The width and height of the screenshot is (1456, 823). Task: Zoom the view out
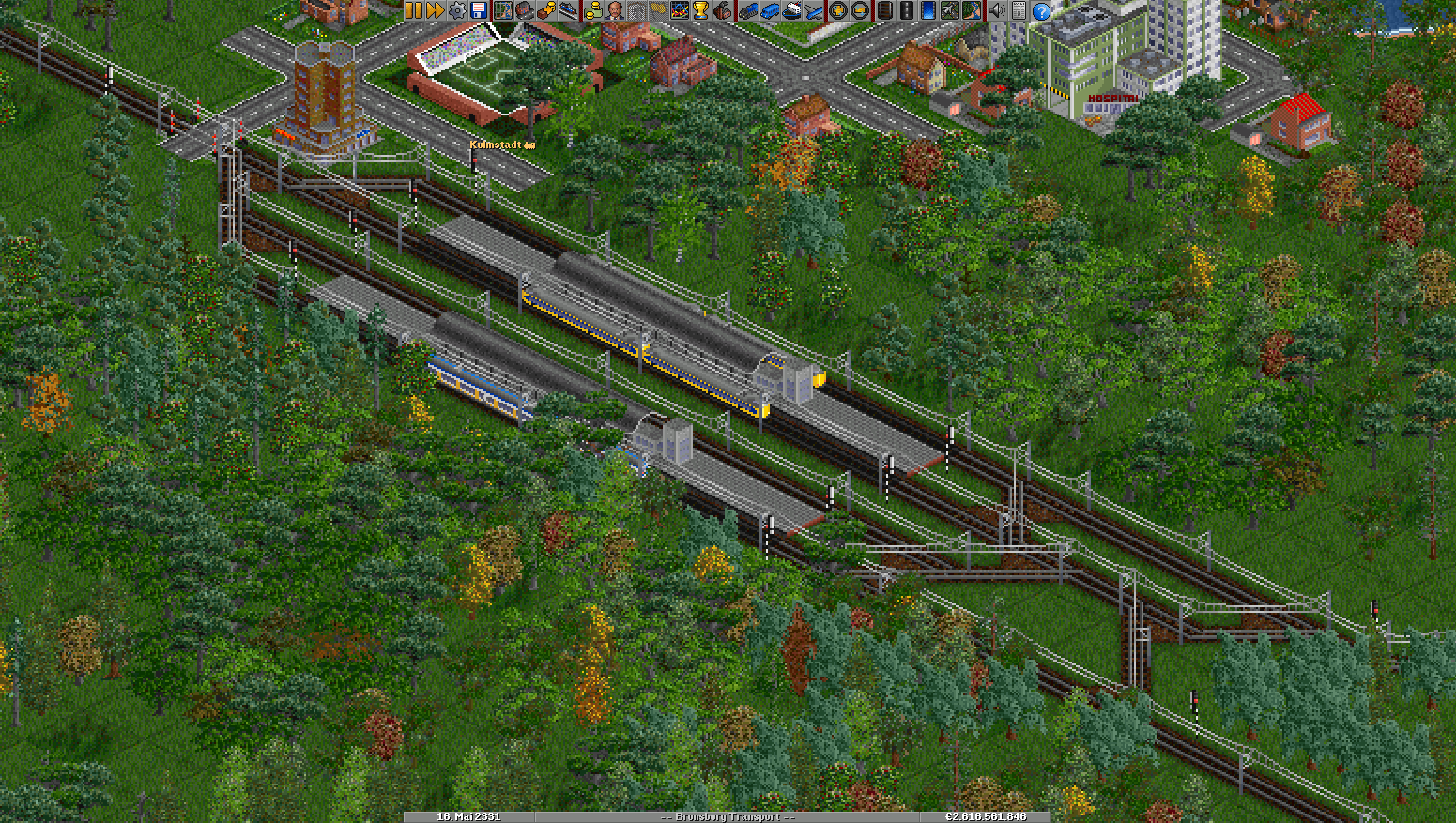[859, 10]
